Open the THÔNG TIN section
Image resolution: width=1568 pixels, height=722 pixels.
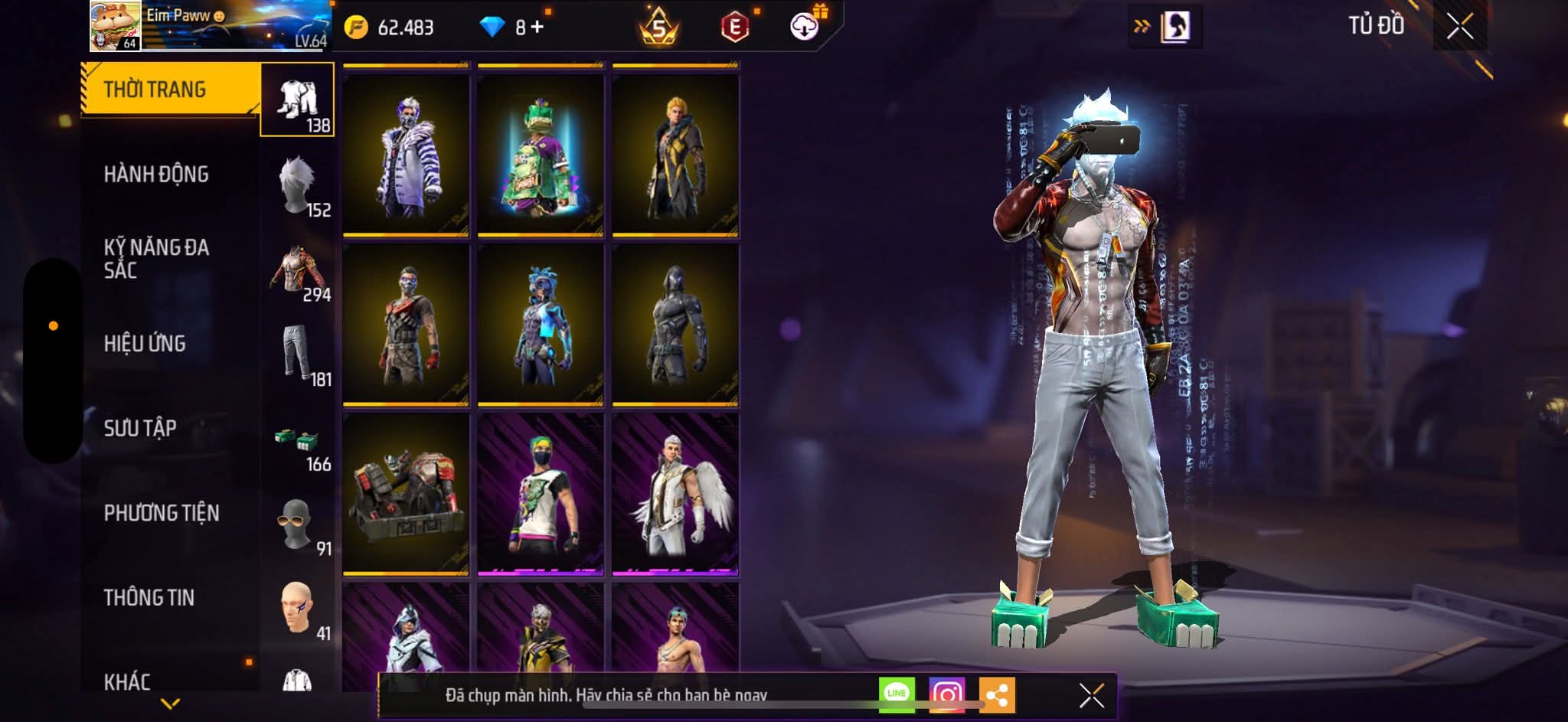149,597
